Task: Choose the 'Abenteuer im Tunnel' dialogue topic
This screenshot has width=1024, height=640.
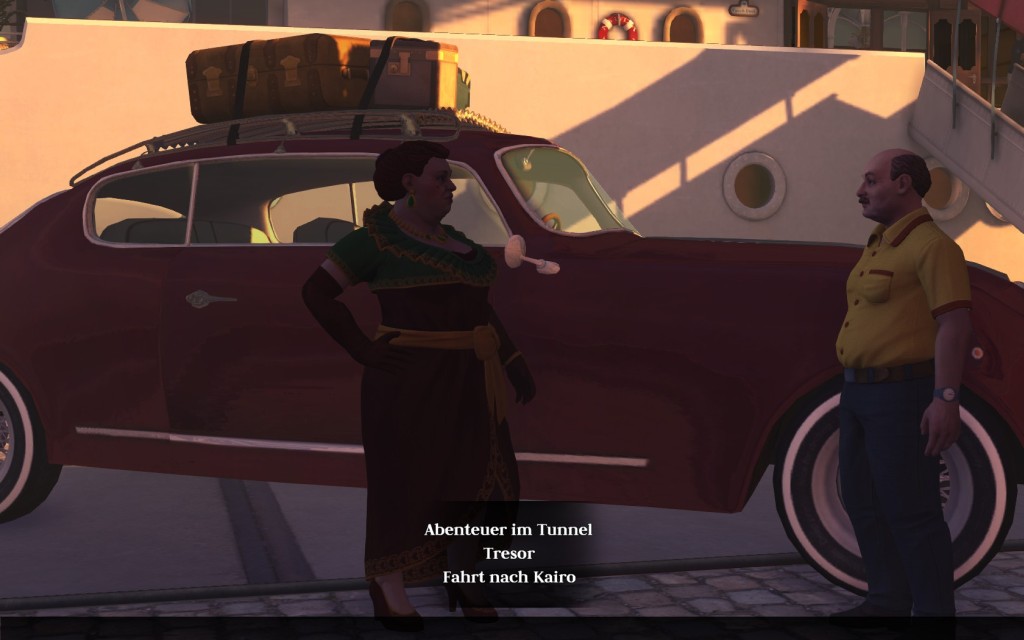Action: point(508,530)
